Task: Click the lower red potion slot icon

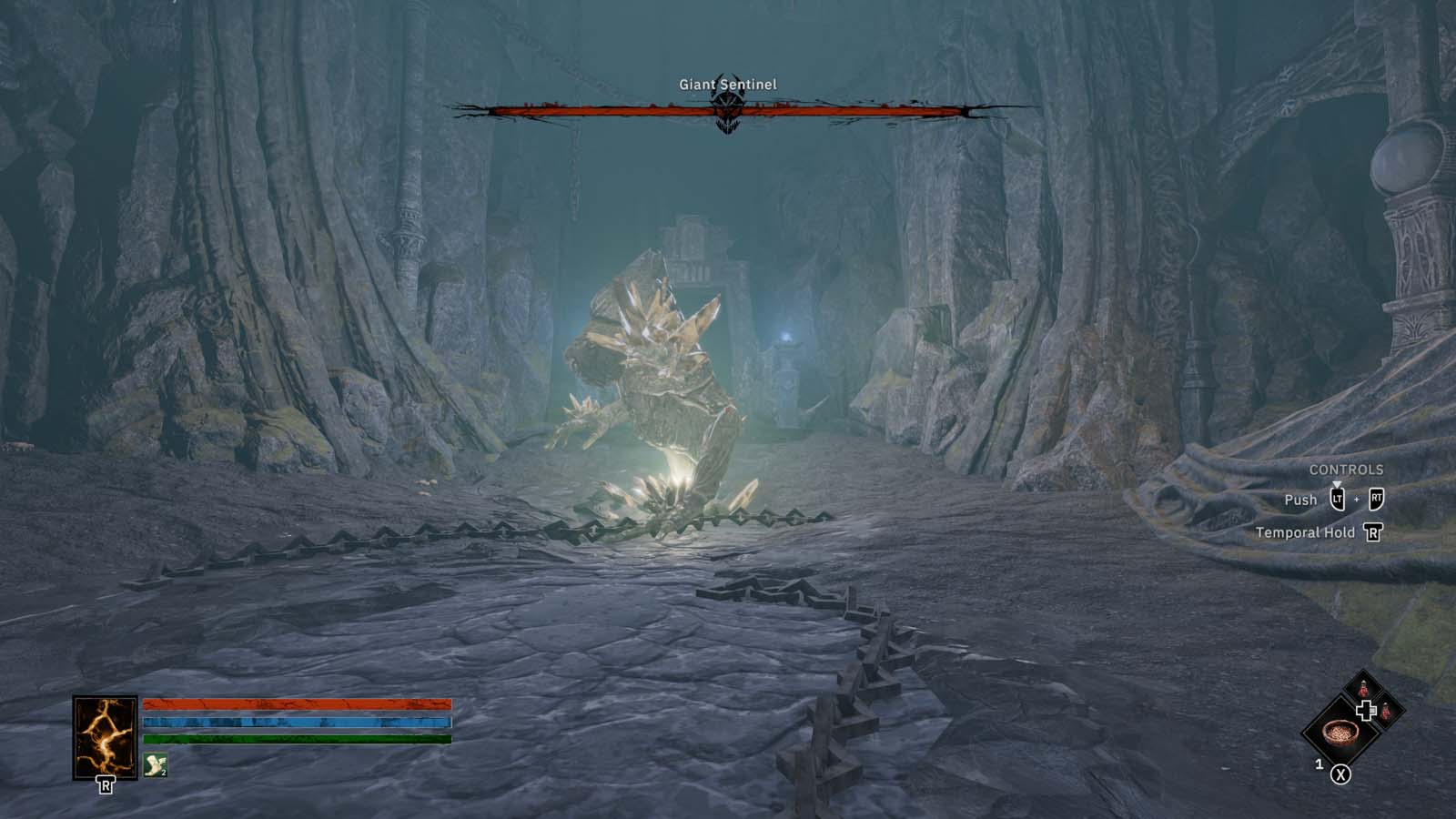Action: pyautogui.click(x=1385, y=712)
